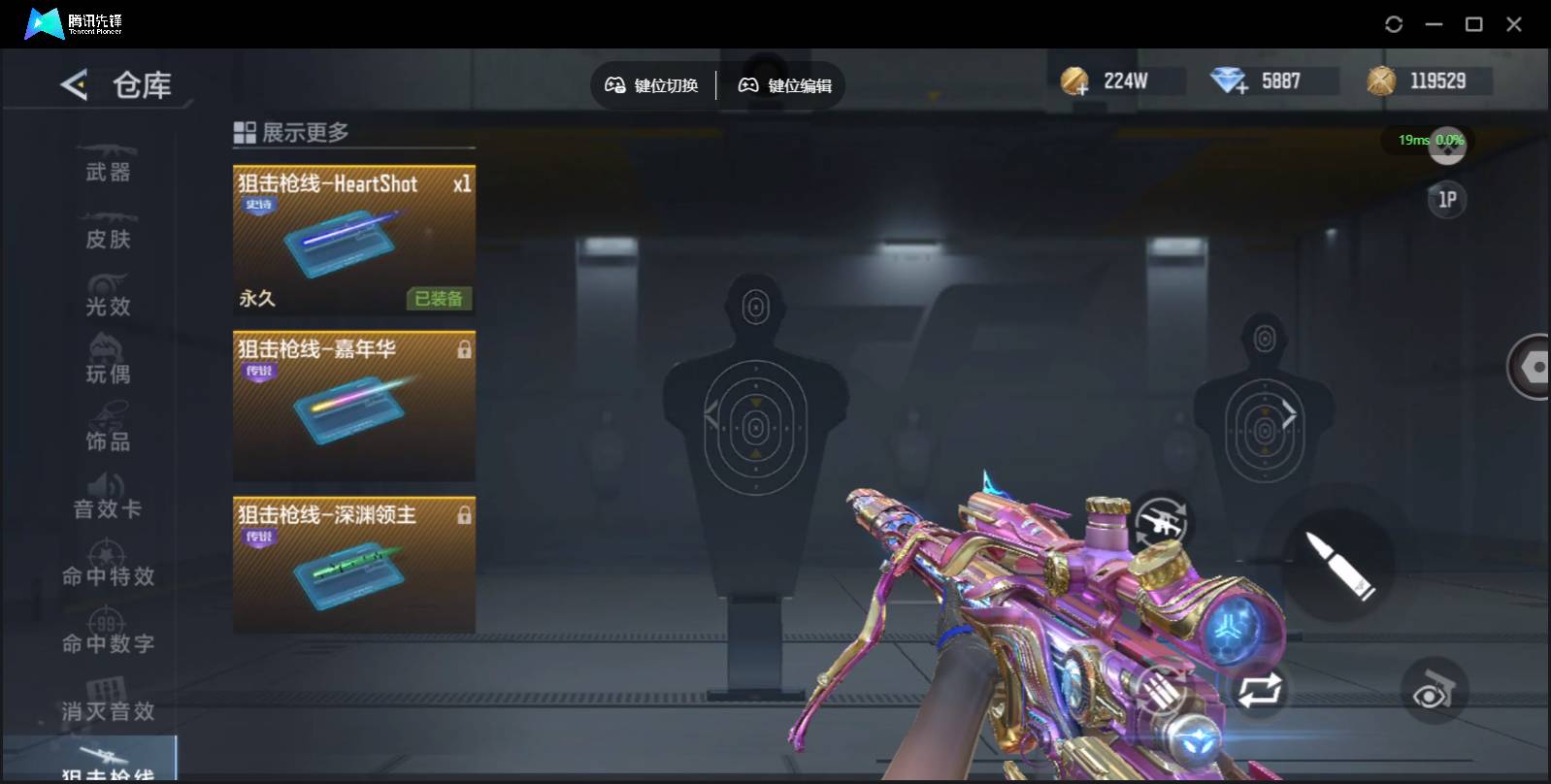Image resolution: width=1551 pixels, height=784 pixels.
Task: Pick the locked 狙击枪线-深渊领主 tracer card
Action: click(353, 566)
